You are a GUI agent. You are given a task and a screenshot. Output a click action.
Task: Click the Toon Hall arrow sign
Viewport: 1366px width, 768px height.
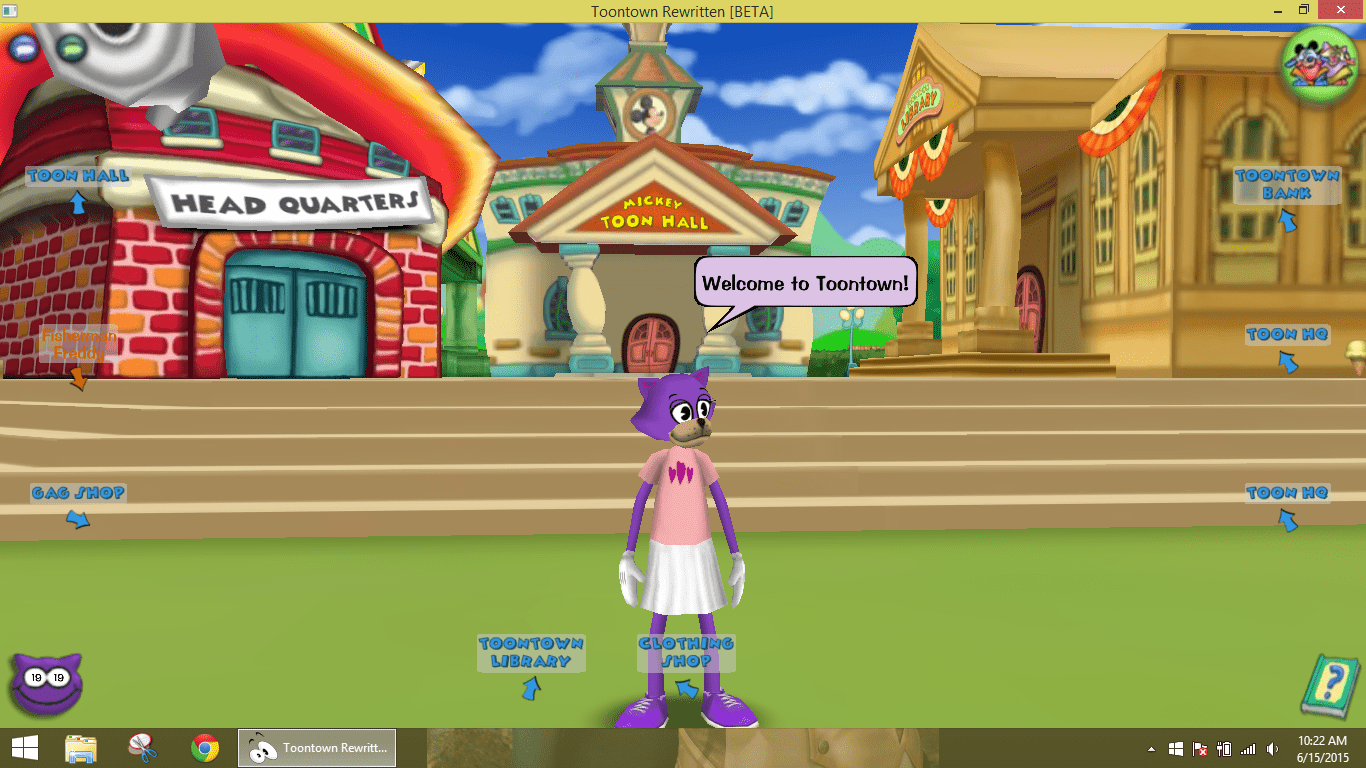pyautogui.click(x=76, y=180)
